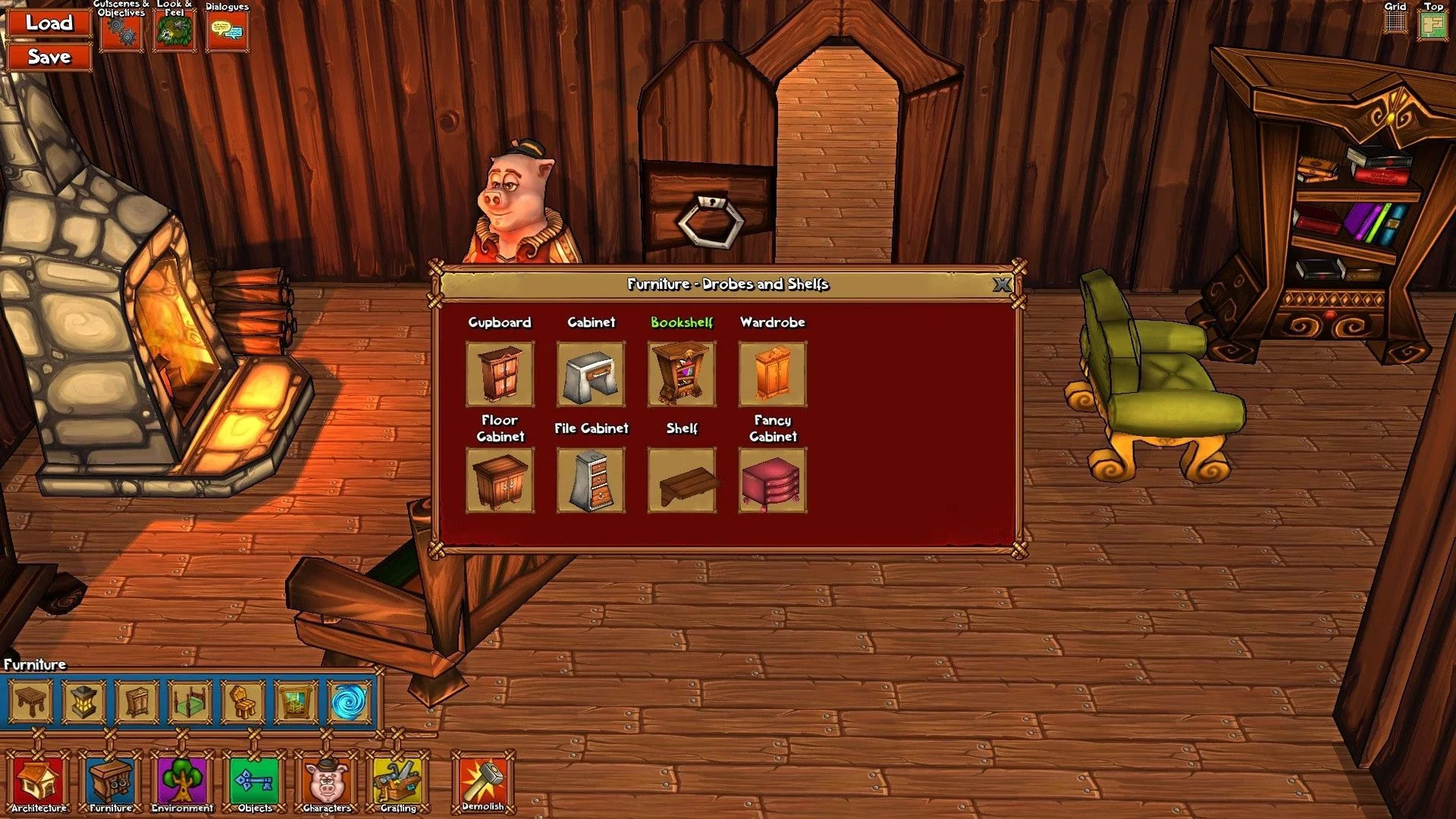Open the bed furniture subcategory
The height and width of the screenshot is (819, 1456).
pyautogui.click(x=190, y=702)
